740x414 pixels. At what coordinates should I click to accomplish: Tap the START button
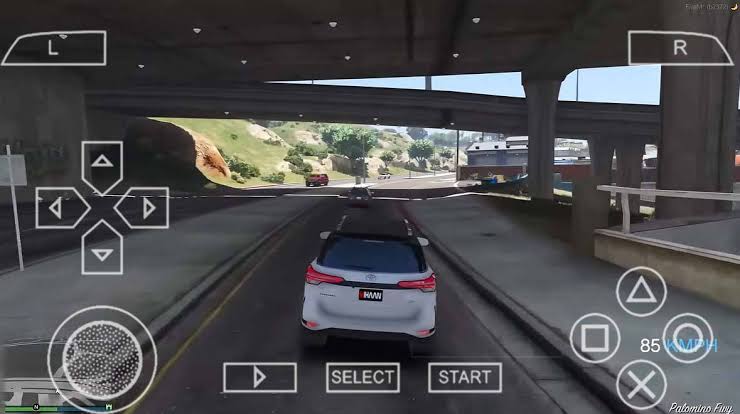click(x=465, y=377)
